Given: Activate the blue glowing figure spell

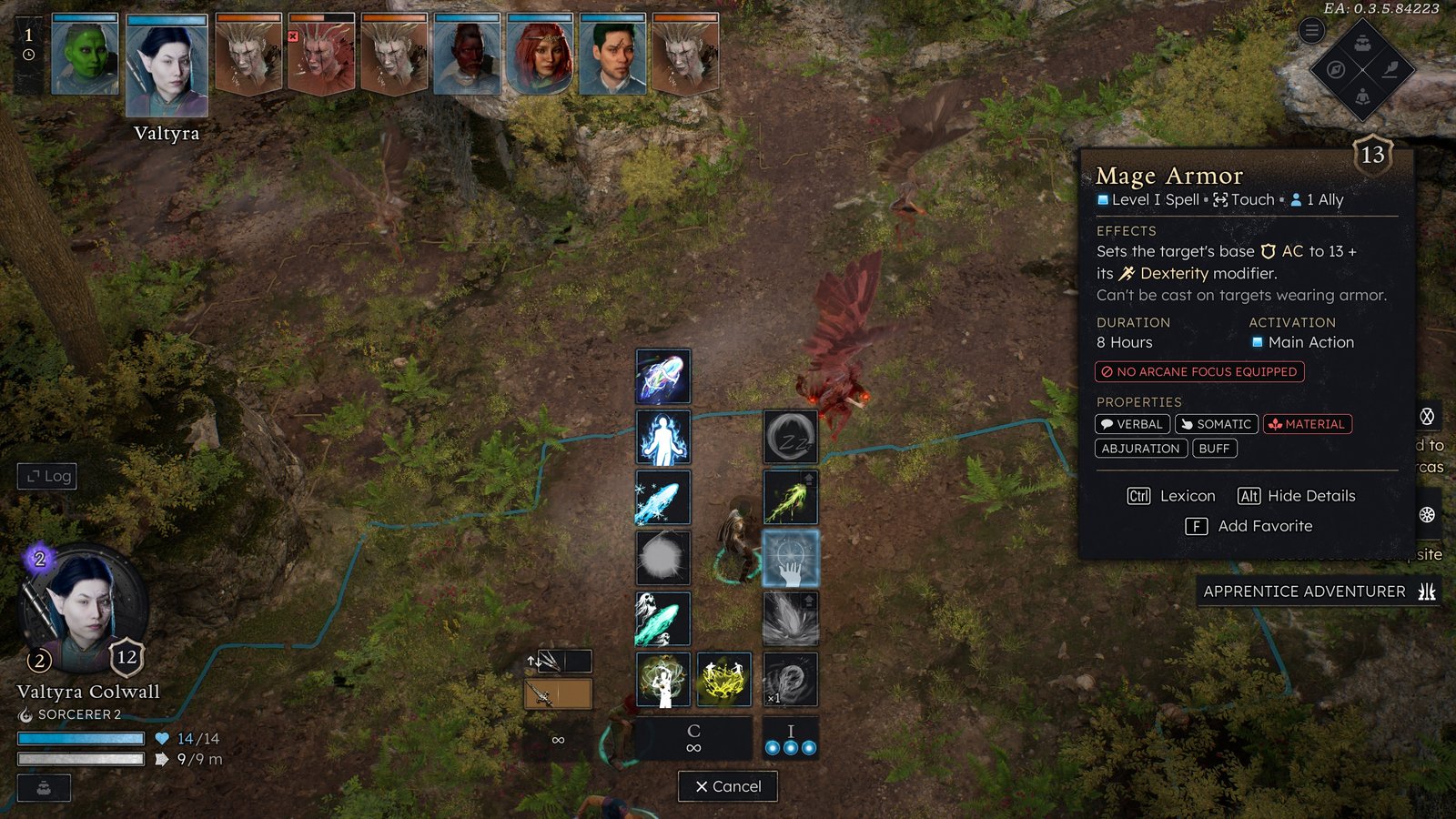Looking at the screenshot, I should click(662, 437).
